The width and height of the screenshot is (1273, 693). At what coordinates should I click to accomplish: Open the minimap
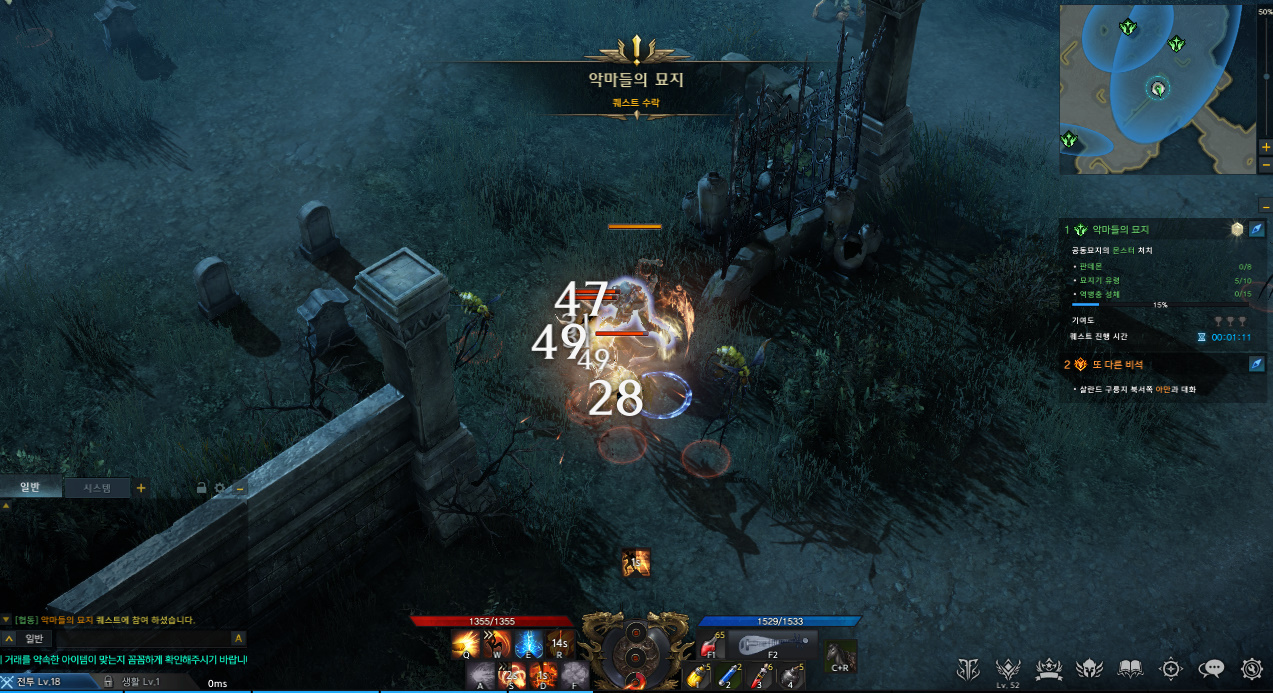tap(1157, 88)
